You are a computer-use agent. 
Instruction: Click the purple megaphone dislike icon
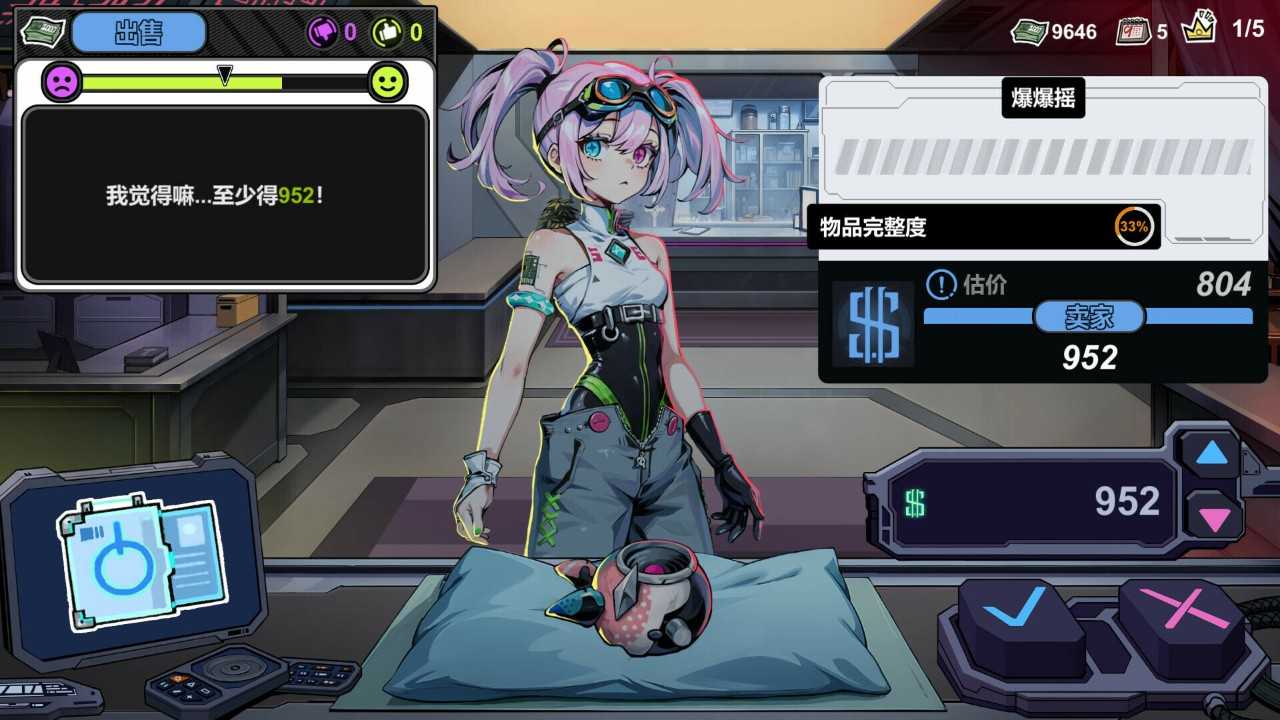point(323,32)
